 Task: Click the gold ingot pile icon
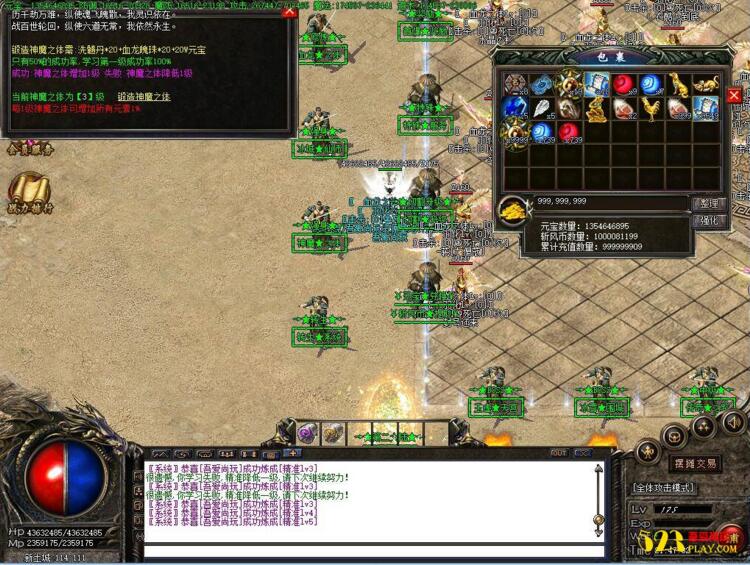click(x=515, y=209)
